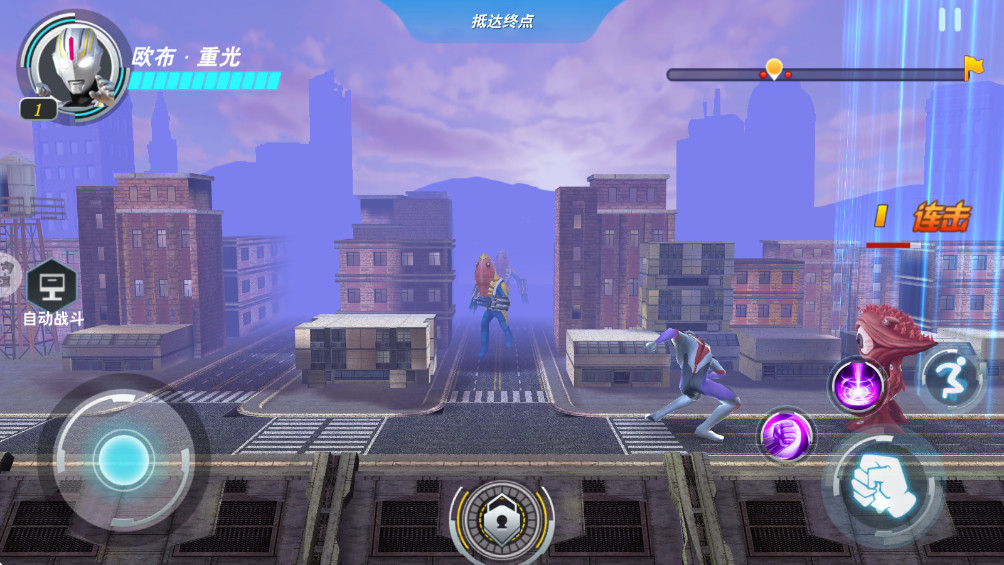Pause the game with the pause button
1004x565 pixels.
point(949,20)
